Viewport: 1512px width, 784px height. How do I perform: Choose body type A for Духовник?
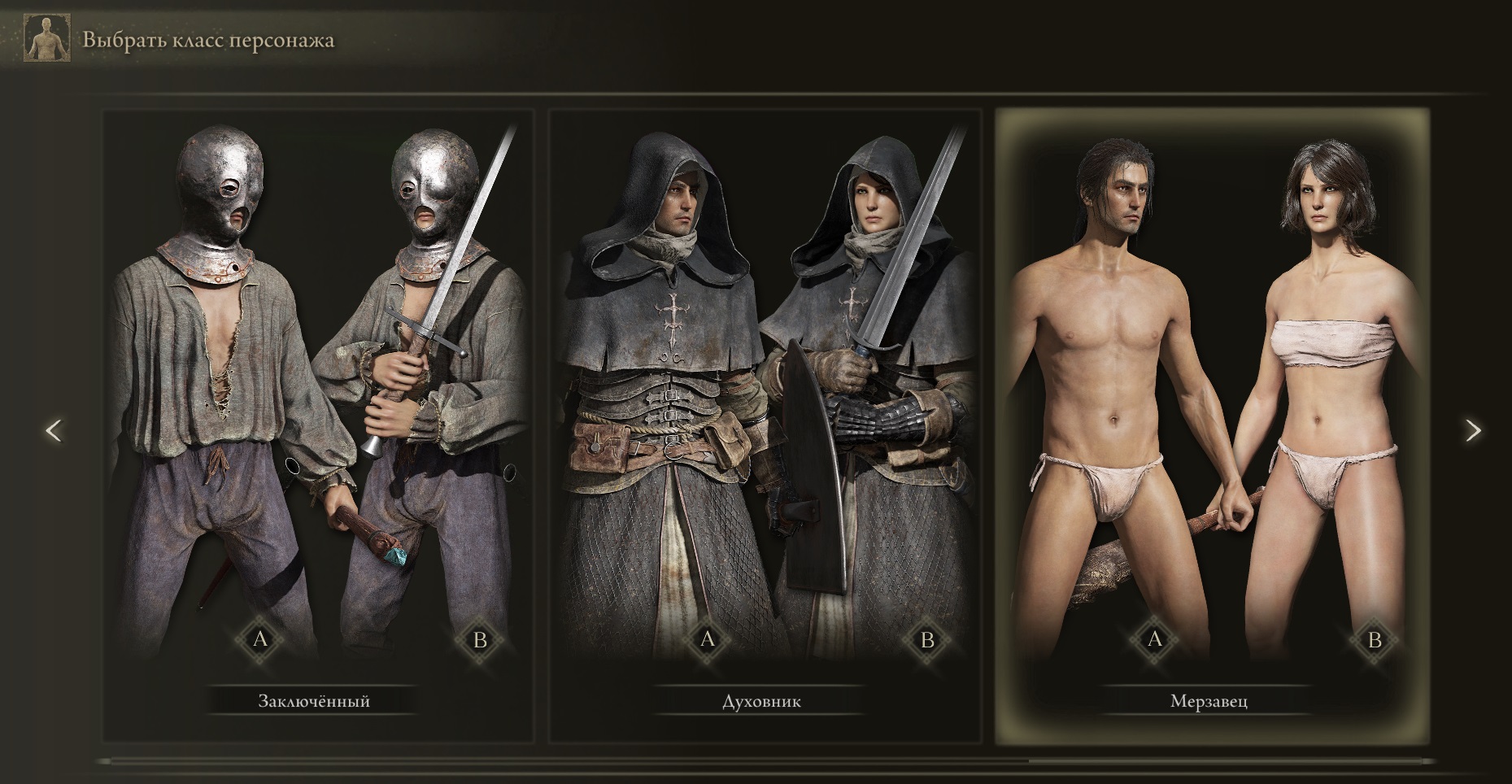[708, 639]
